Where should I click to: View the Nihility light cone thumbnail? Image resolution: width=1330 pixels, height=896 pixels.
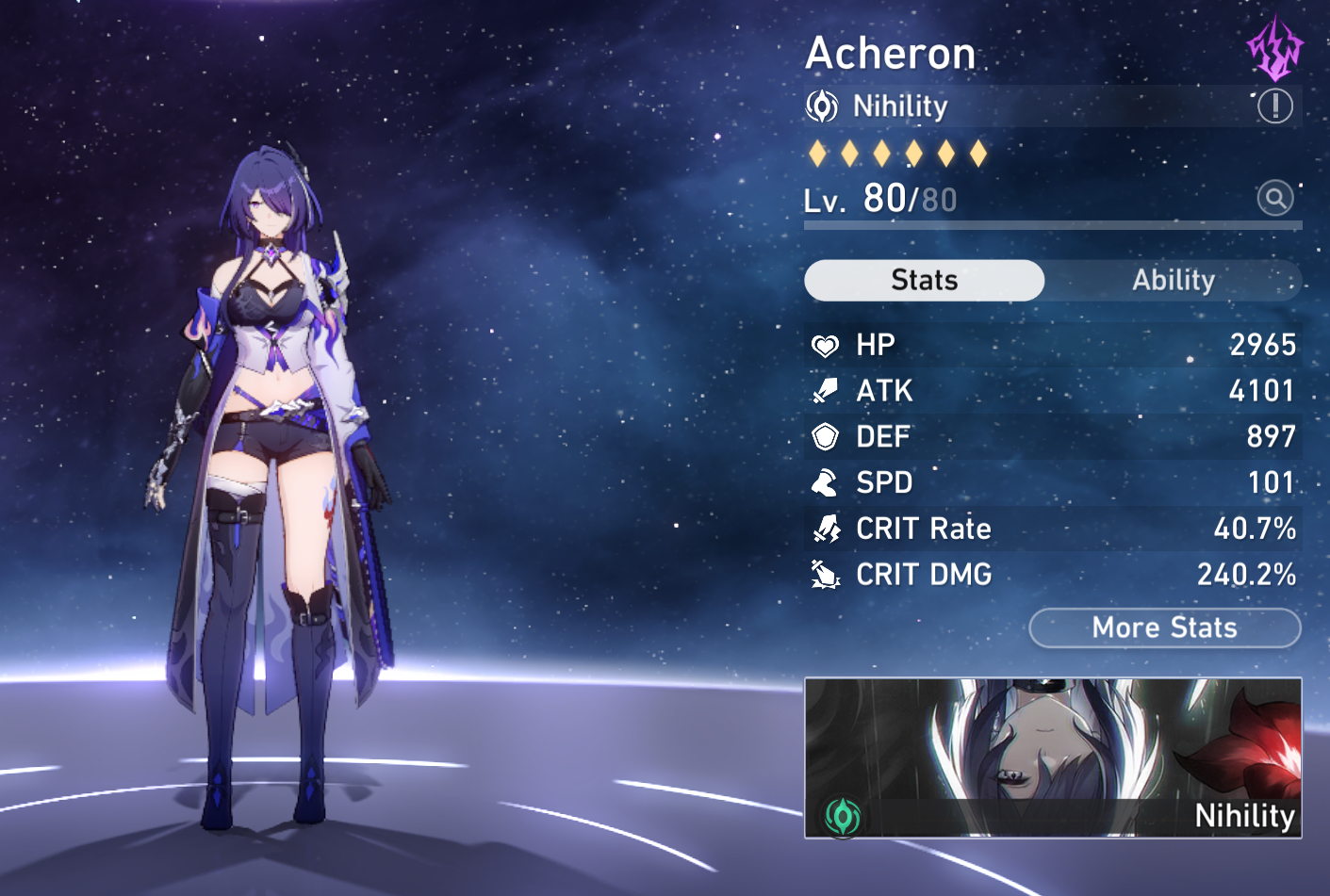1052,757
